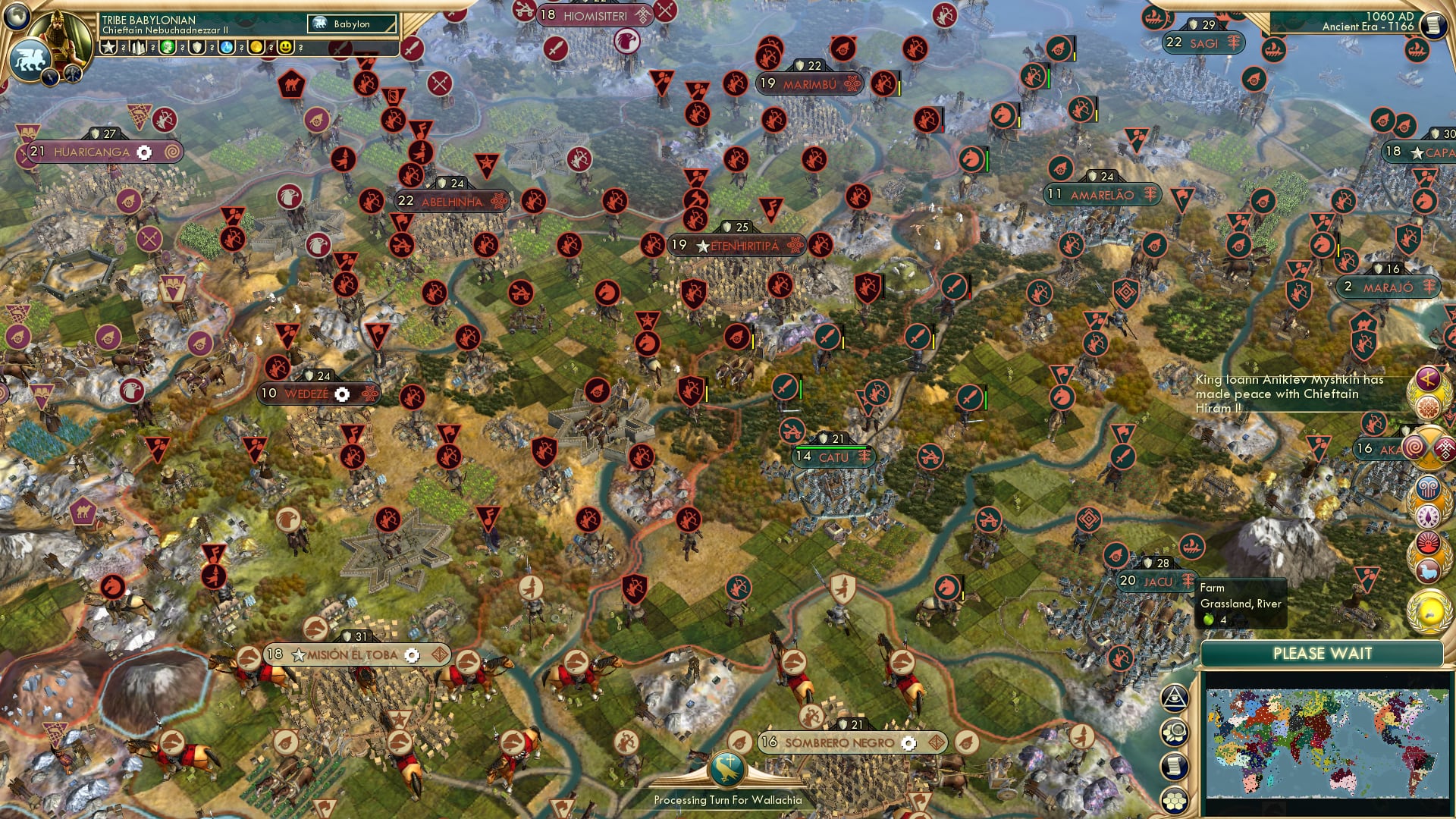1456x819 pixels.
Task: Toggle the map options magnifier near the minimap
Action: click(x=1175, y=732)
